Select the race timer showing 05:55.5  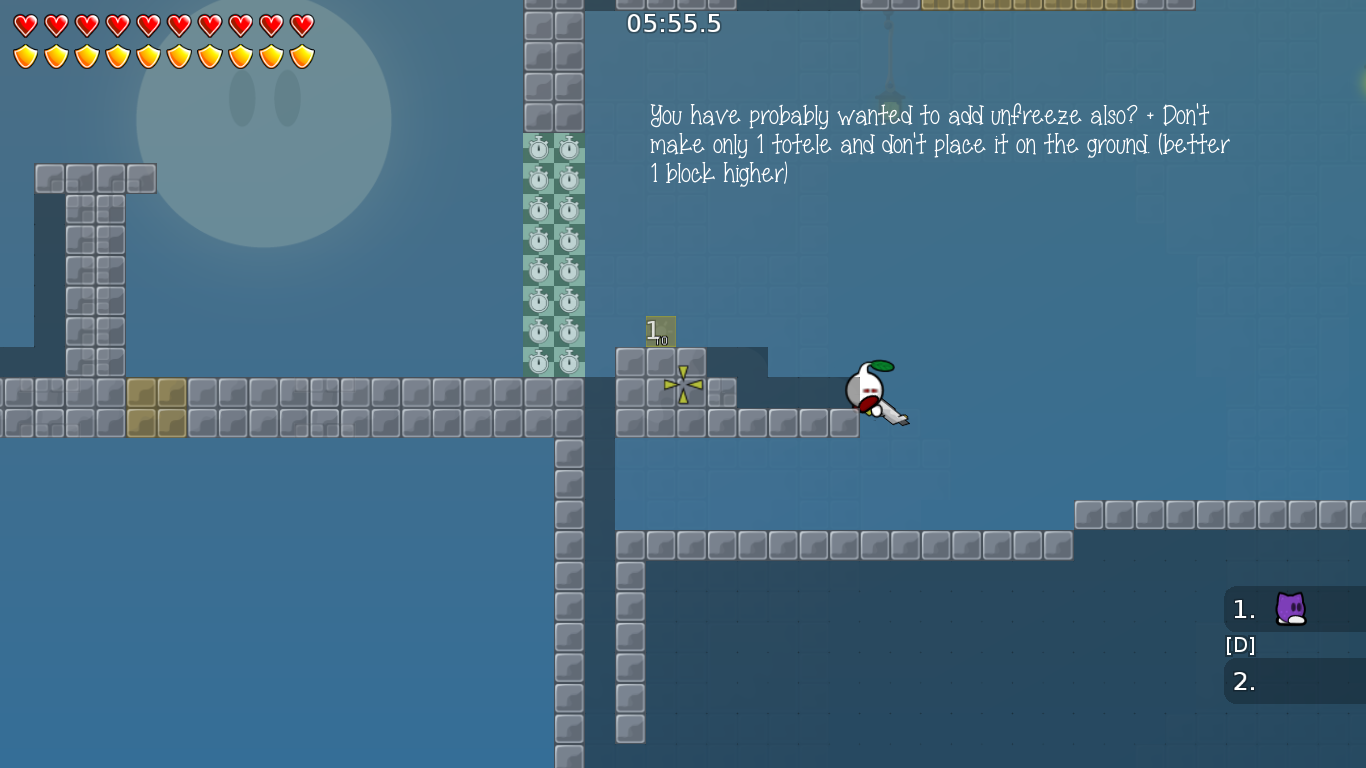pyautogui.click(x=672, y=23)
